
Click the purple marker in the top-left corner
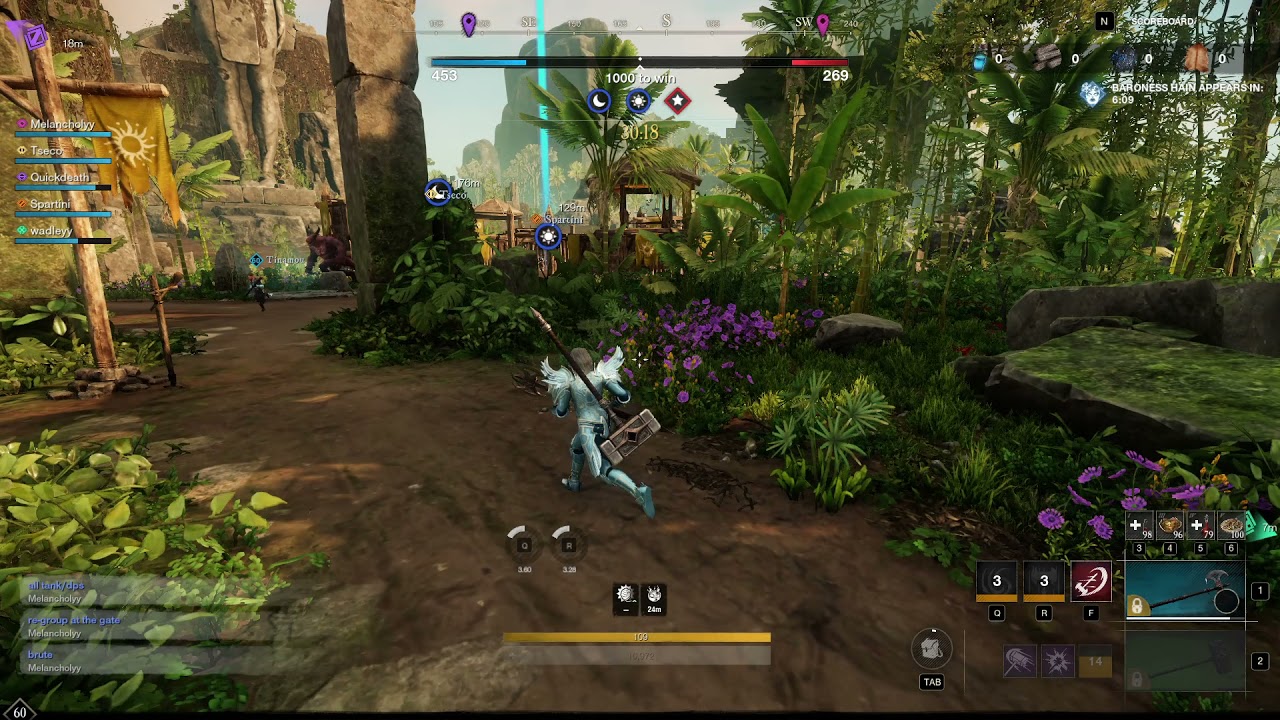point(35,37)
